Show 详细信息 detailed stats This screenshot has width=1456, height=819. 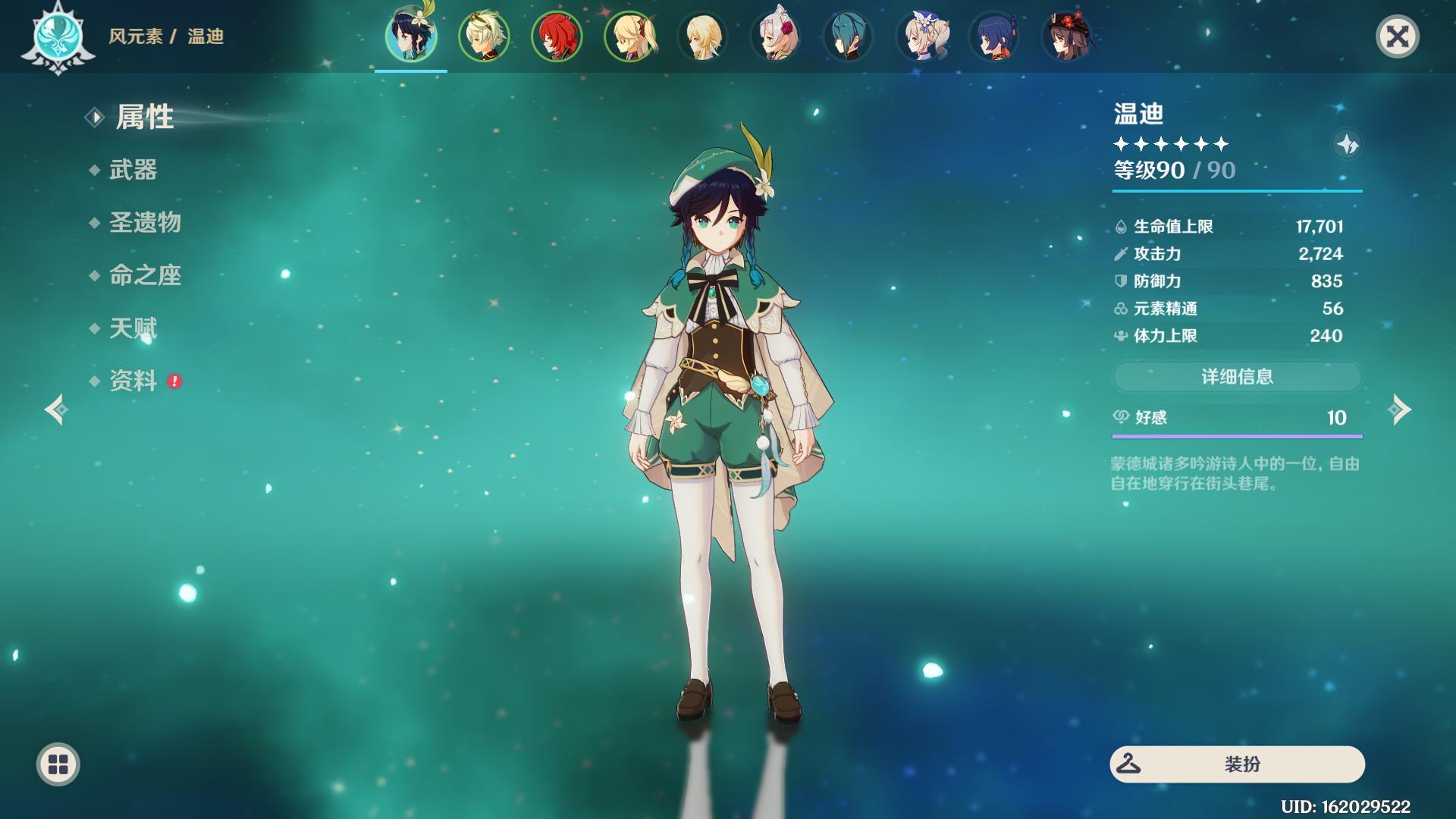pyautogui.click(x=1237, y=377)
